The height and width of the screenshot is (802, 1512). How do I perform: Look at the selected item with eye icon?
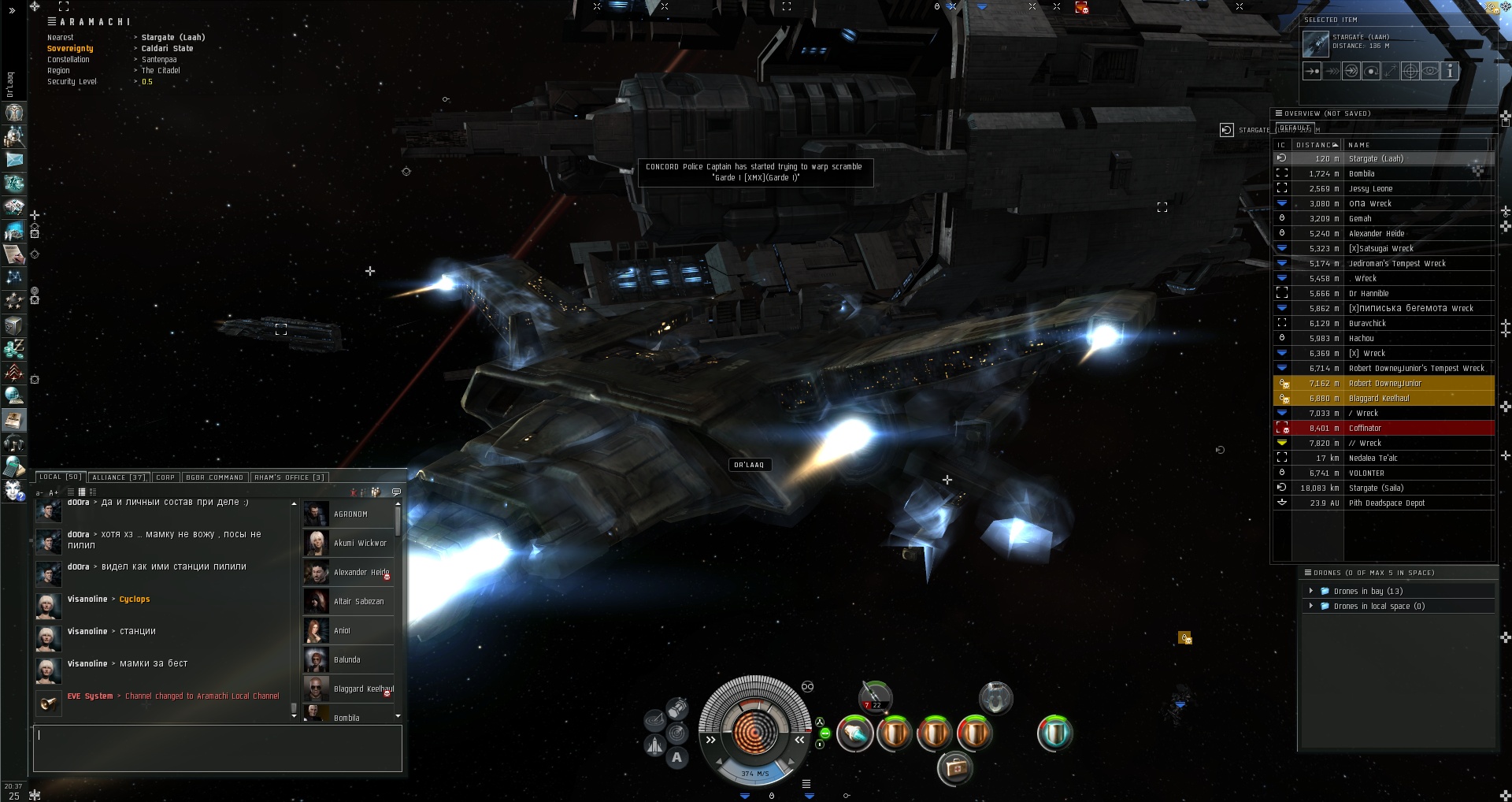click(x=1430, y=71)
